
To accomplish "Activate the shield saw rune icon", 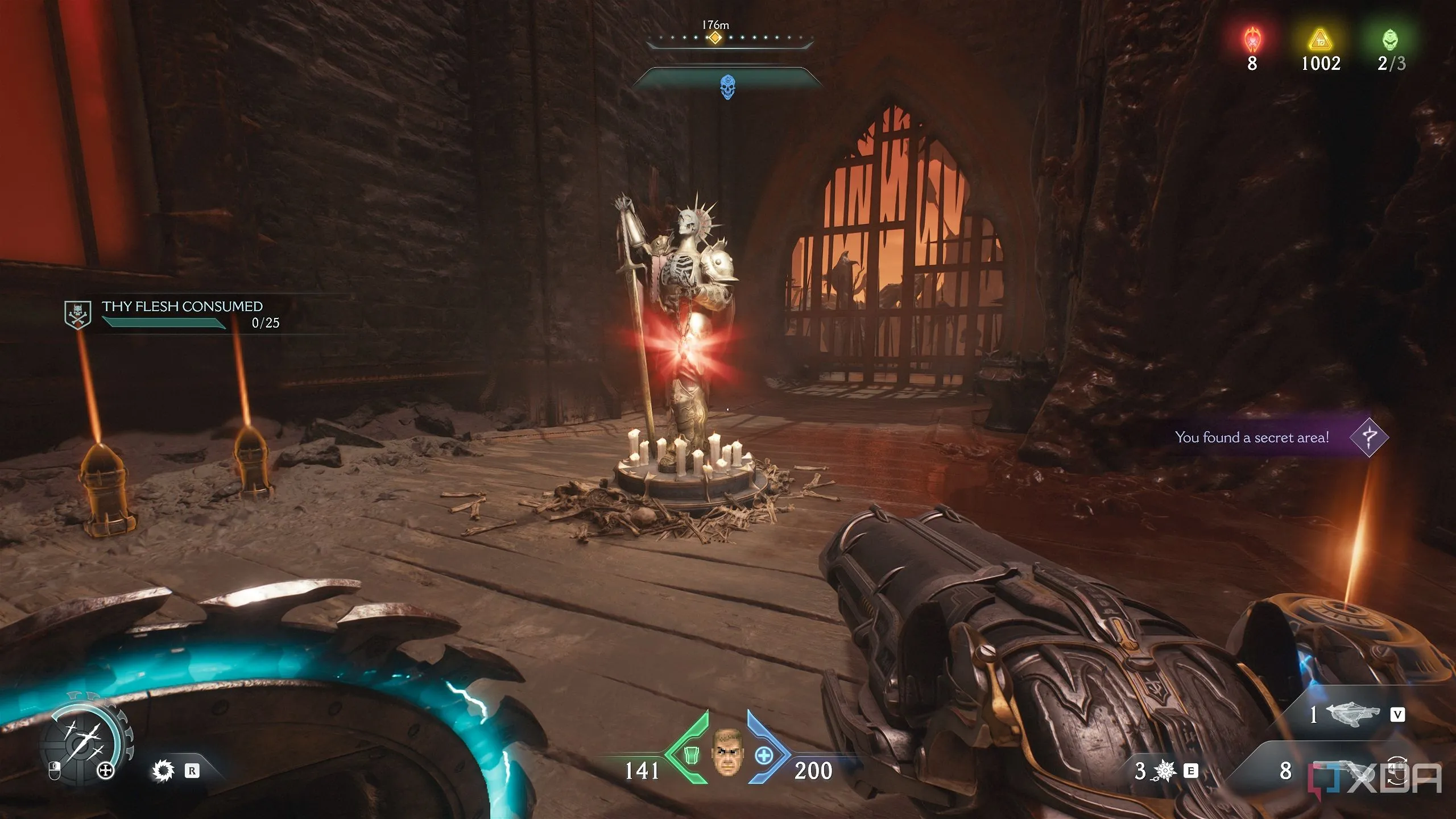I will 163,771.
